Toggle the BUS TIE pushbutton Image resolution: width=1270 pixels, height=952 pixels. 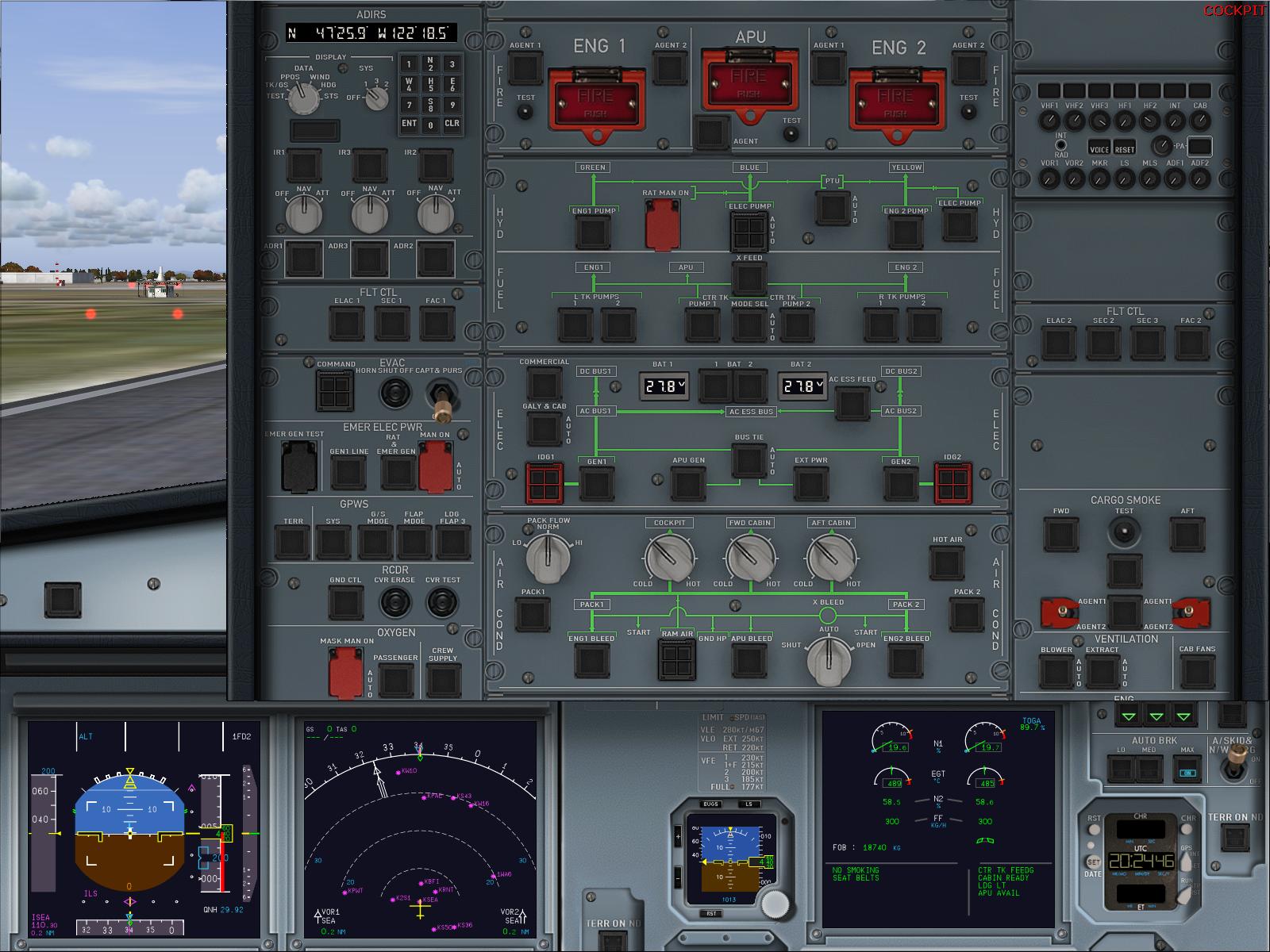(x=749, y=460)
